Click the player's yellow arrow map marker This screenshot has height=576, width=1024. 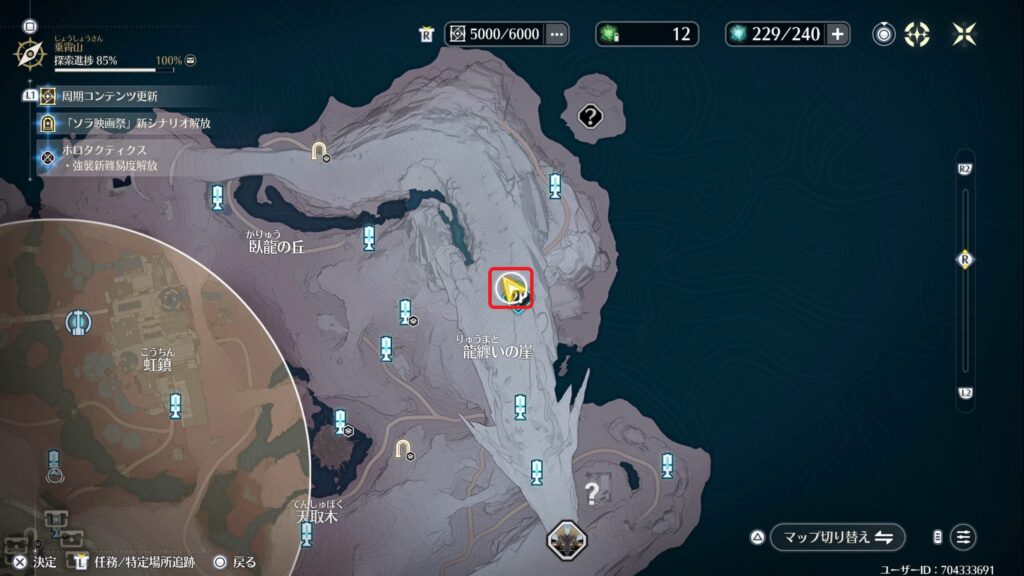pos(512,289)
